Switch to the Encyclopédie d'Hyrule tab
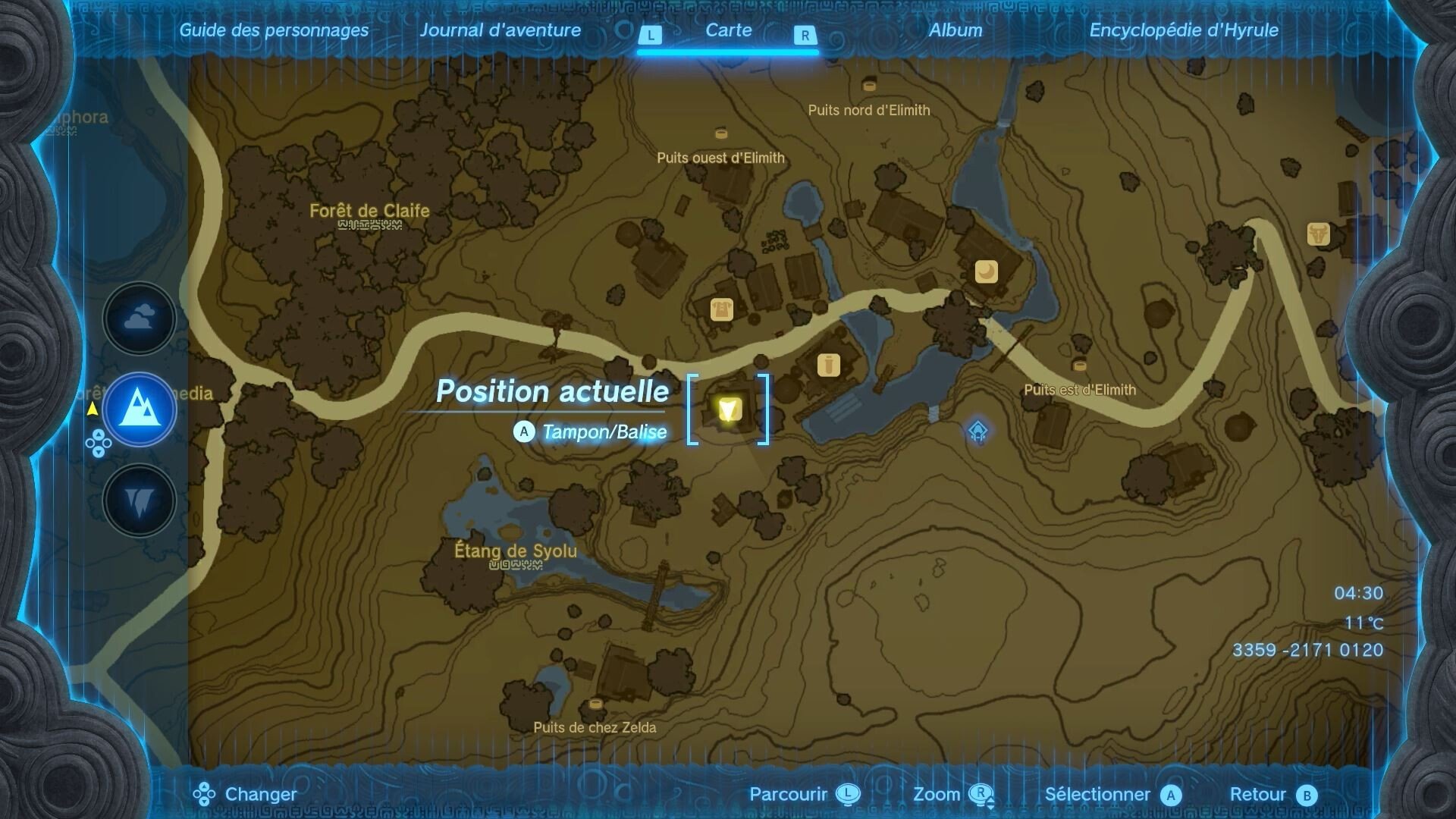The image size is (1456, 819). [x=1184, y=30]
